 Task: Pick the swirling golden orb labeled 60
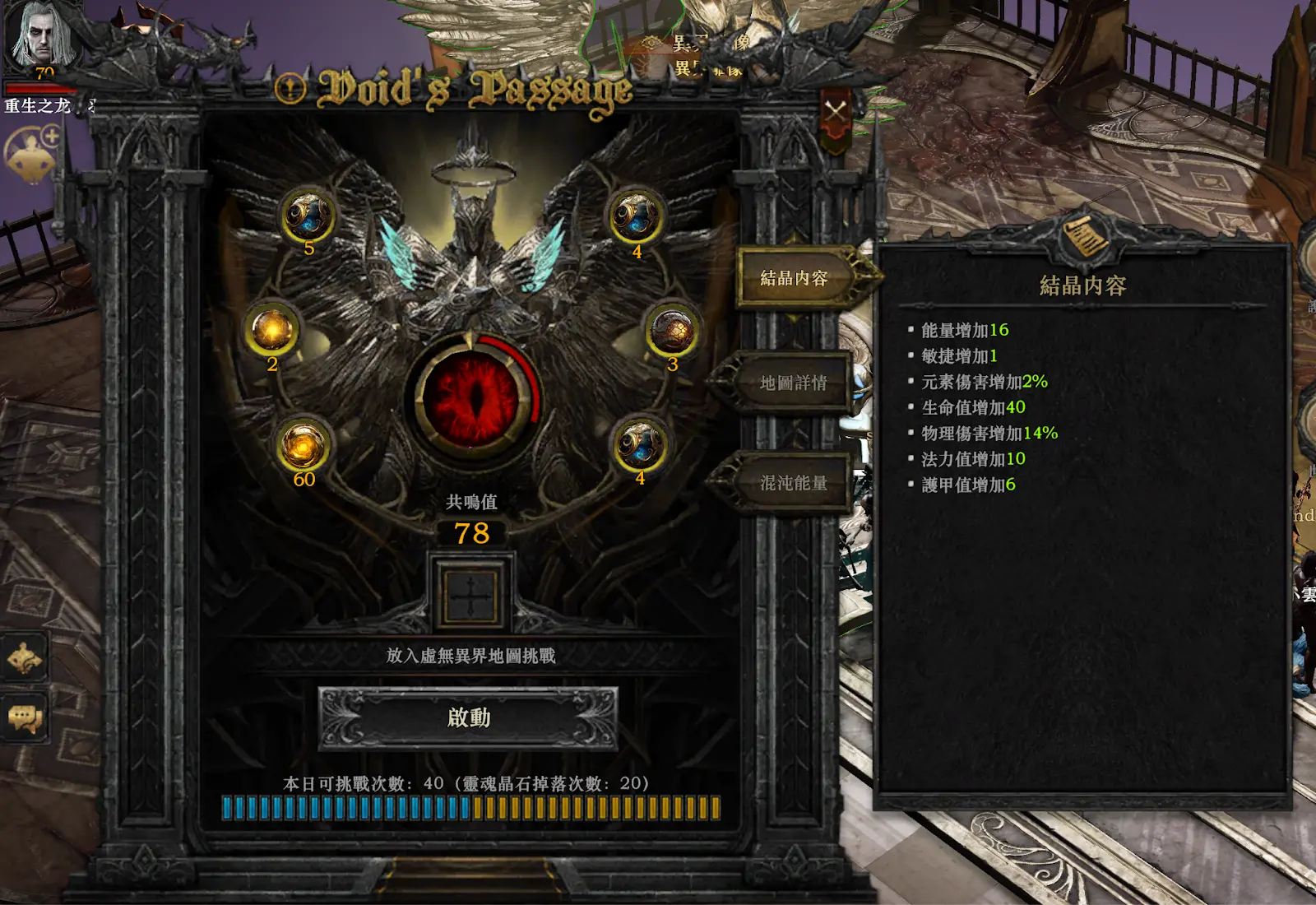[304, 445]
